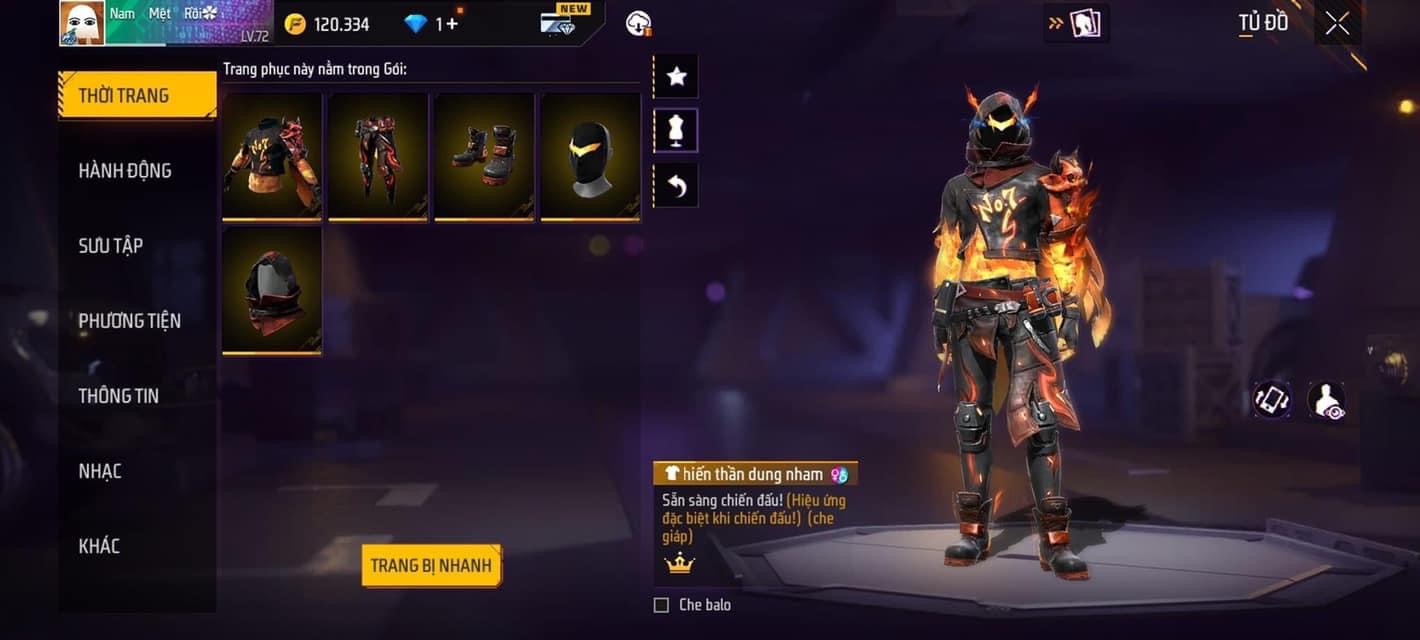The image size is (1420, 640).
Task: Click the mannequin outfit icon
Action: point(676,131)
